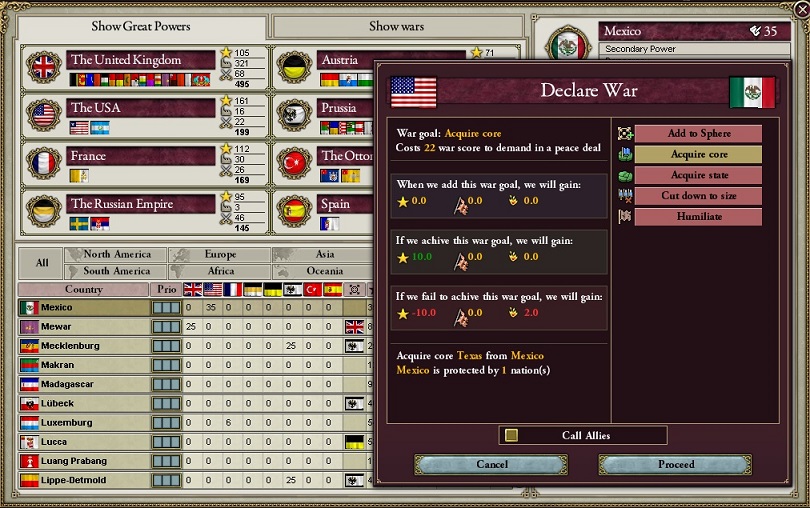The image size is (810, 508).
Task: Cancel the Declare War dialog
Action: click(491, 464)
